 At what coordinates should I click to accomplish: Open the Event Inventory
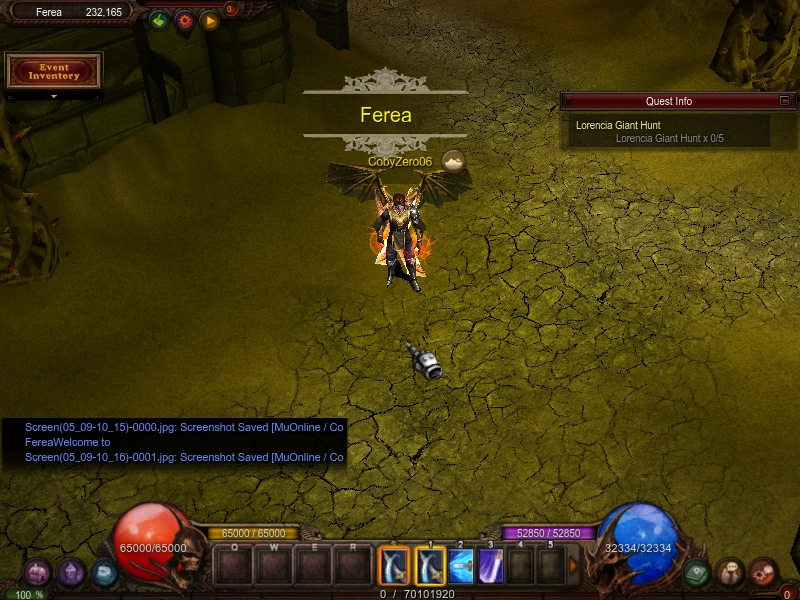(54, 71)
